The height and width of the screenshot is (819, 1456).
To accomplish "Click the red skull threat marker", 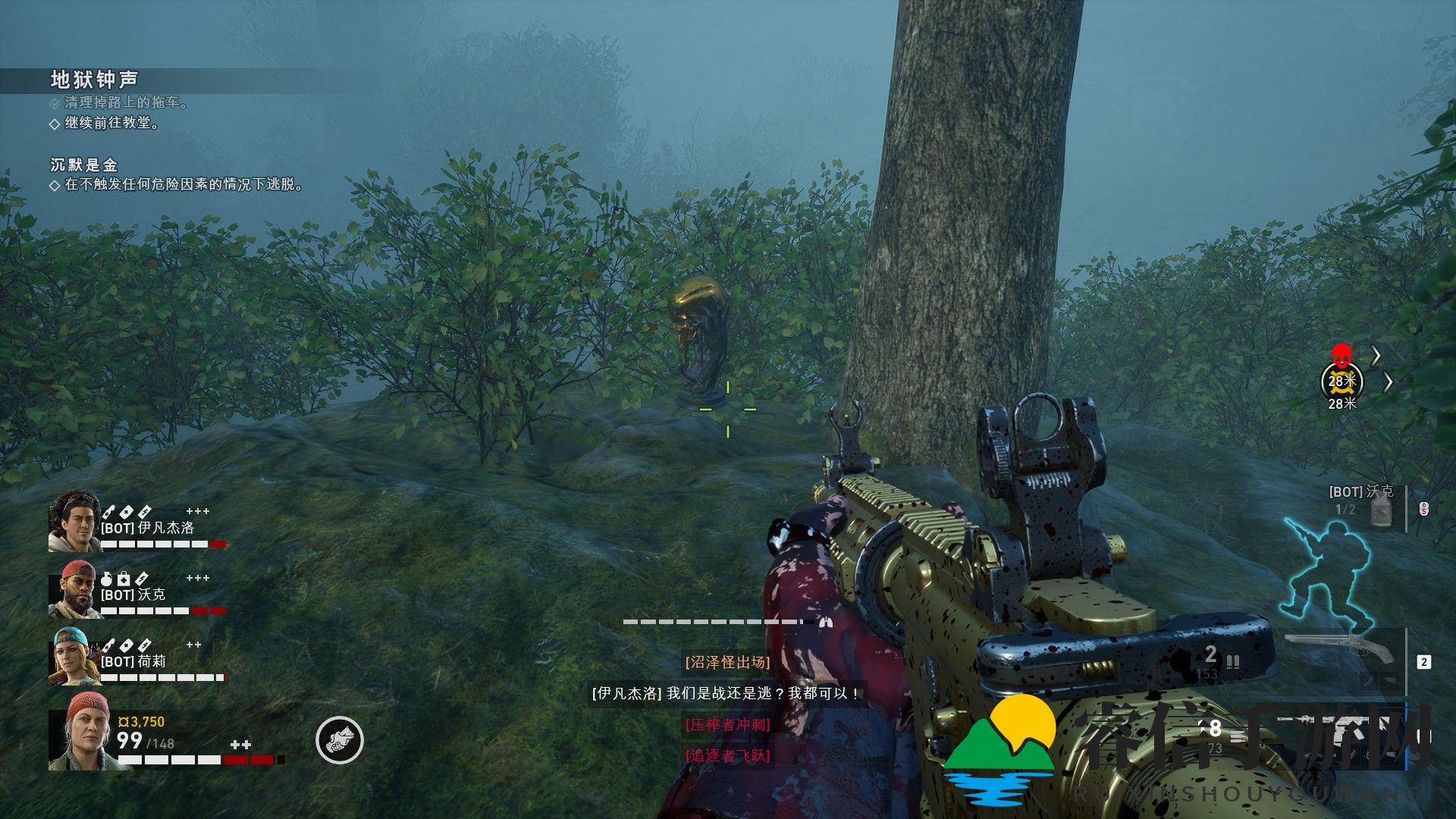I will click(1341, 354).
